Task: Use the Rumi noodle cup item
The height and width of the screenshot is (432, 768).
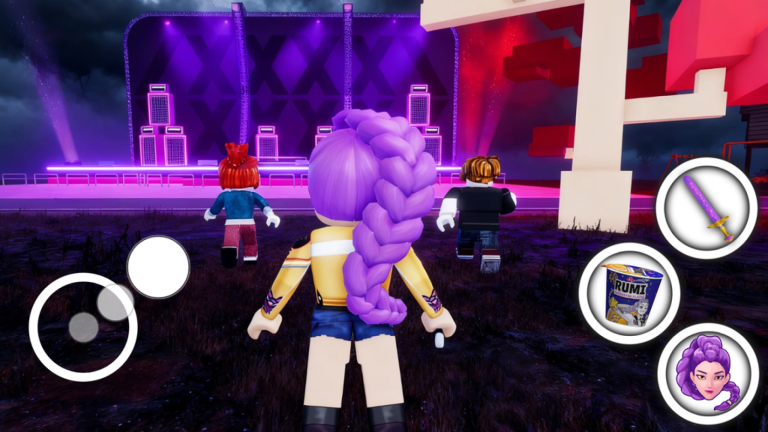Action: (629, 293)
